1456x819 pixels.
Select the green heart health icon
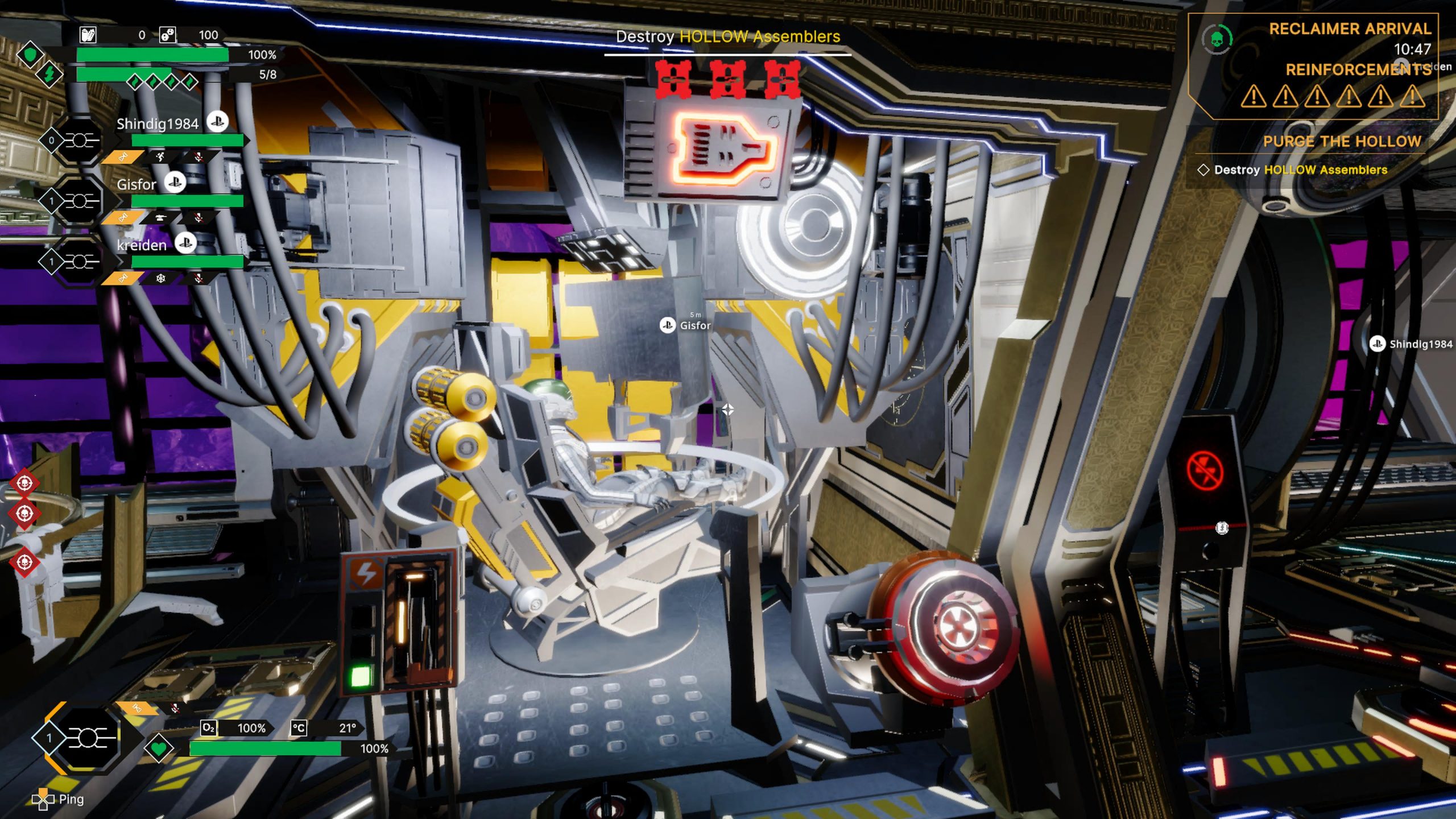(159, 748)
